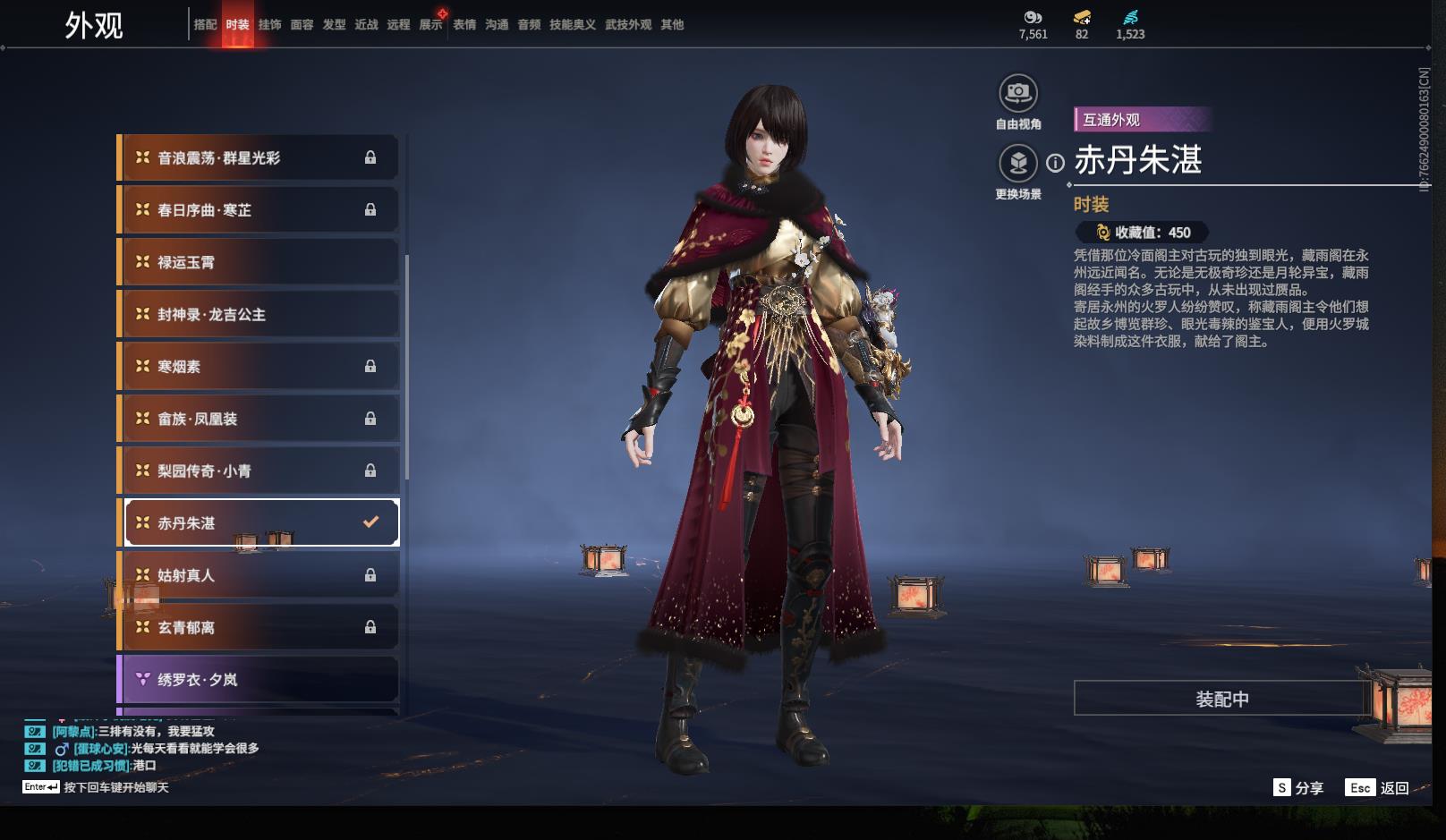Activate the 自由视角 camera icon
Viewport: 1446px width, 840px height.
(1018, 93)
